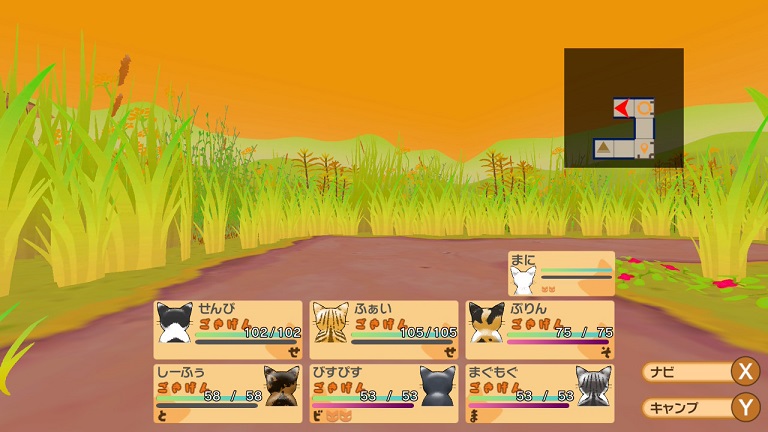This screenshot has width=768, height=432.
Task: Click the dungeon minimap
Action: click(623, 107)
